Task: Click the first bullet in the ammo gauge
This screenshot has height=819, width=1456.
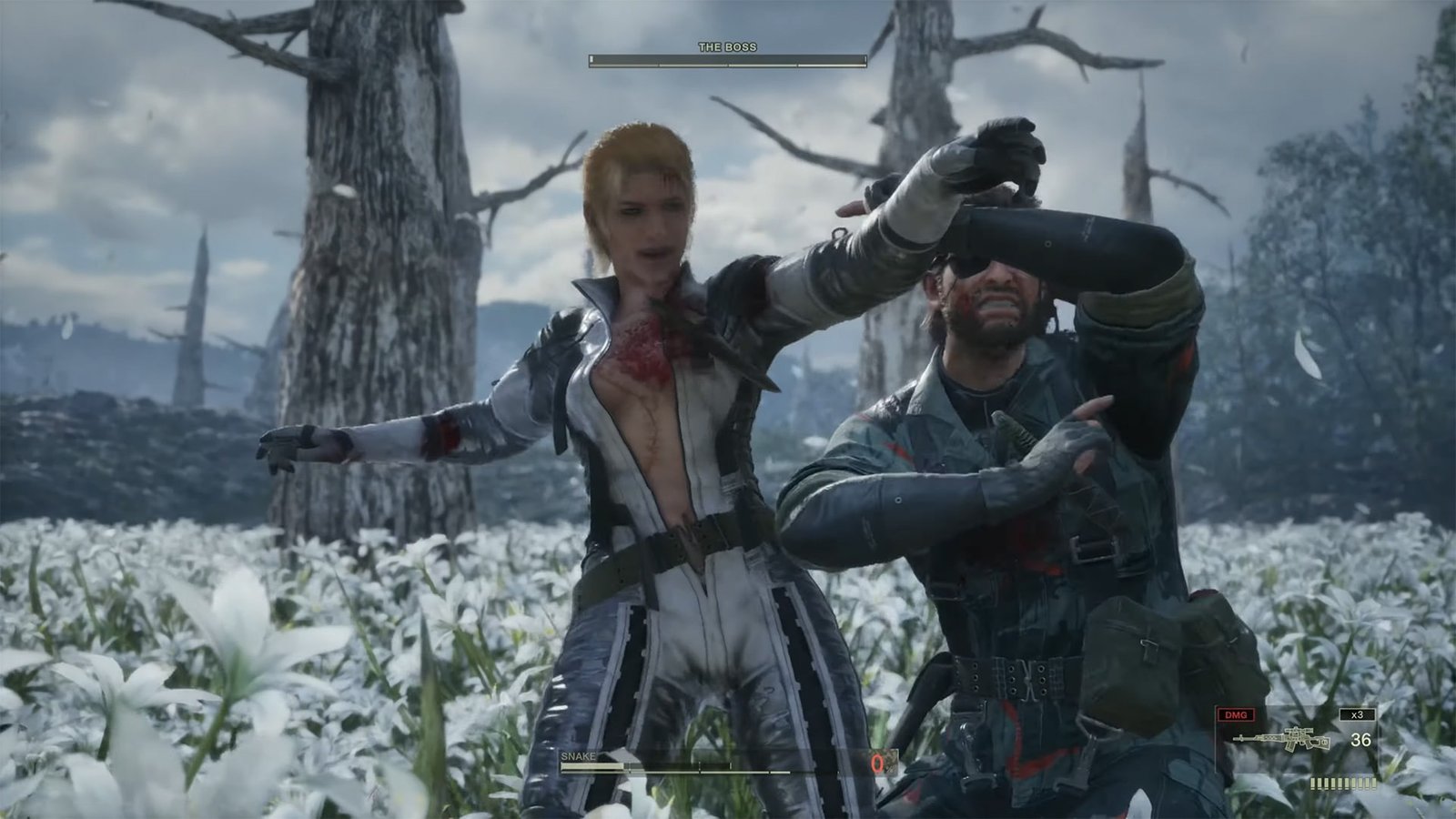Action: (x=1313, y=784)
